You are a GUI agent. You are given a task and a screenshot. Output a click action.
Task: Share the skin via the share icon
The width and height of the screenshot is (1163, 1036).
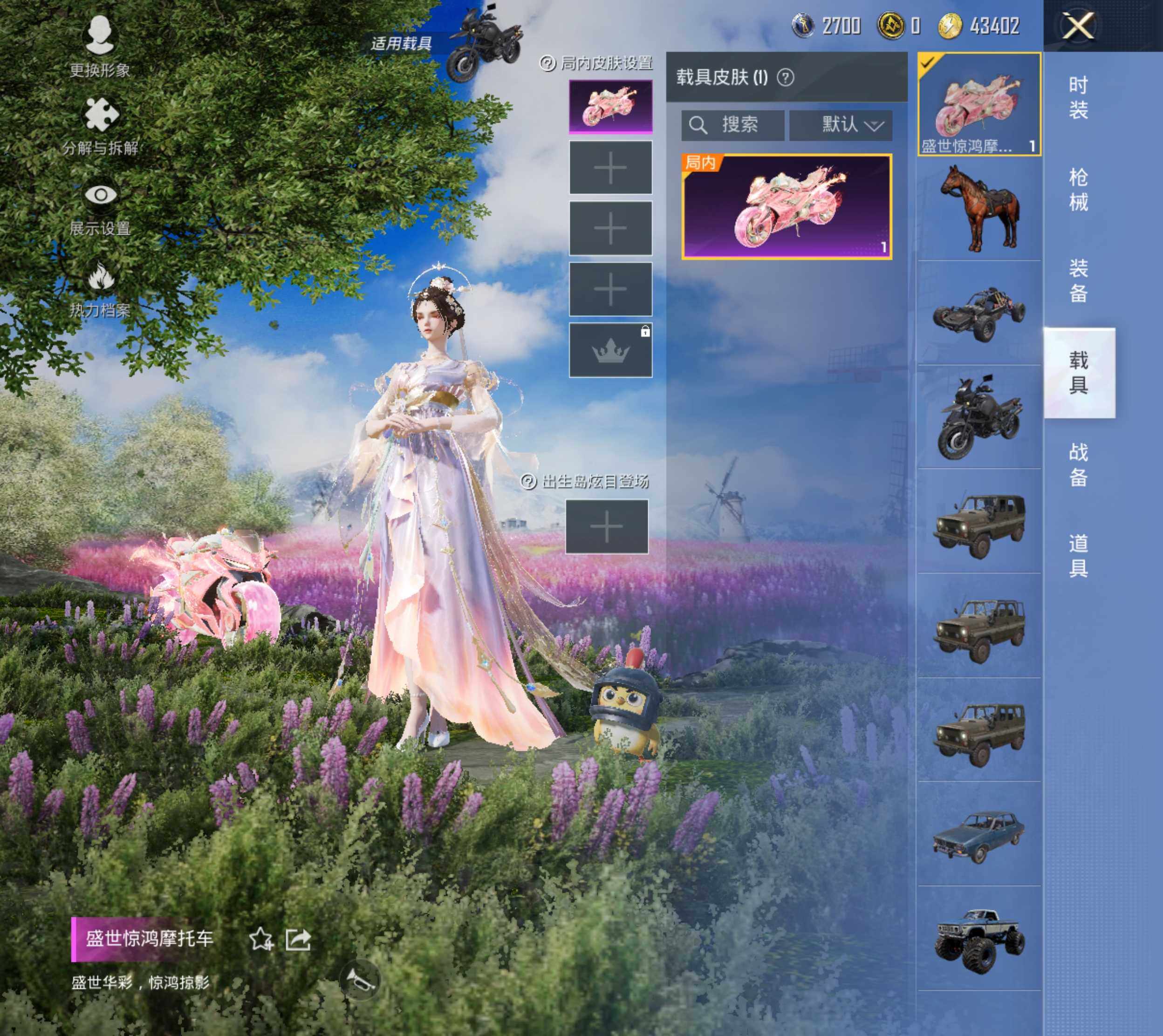[x=298, y=939]
